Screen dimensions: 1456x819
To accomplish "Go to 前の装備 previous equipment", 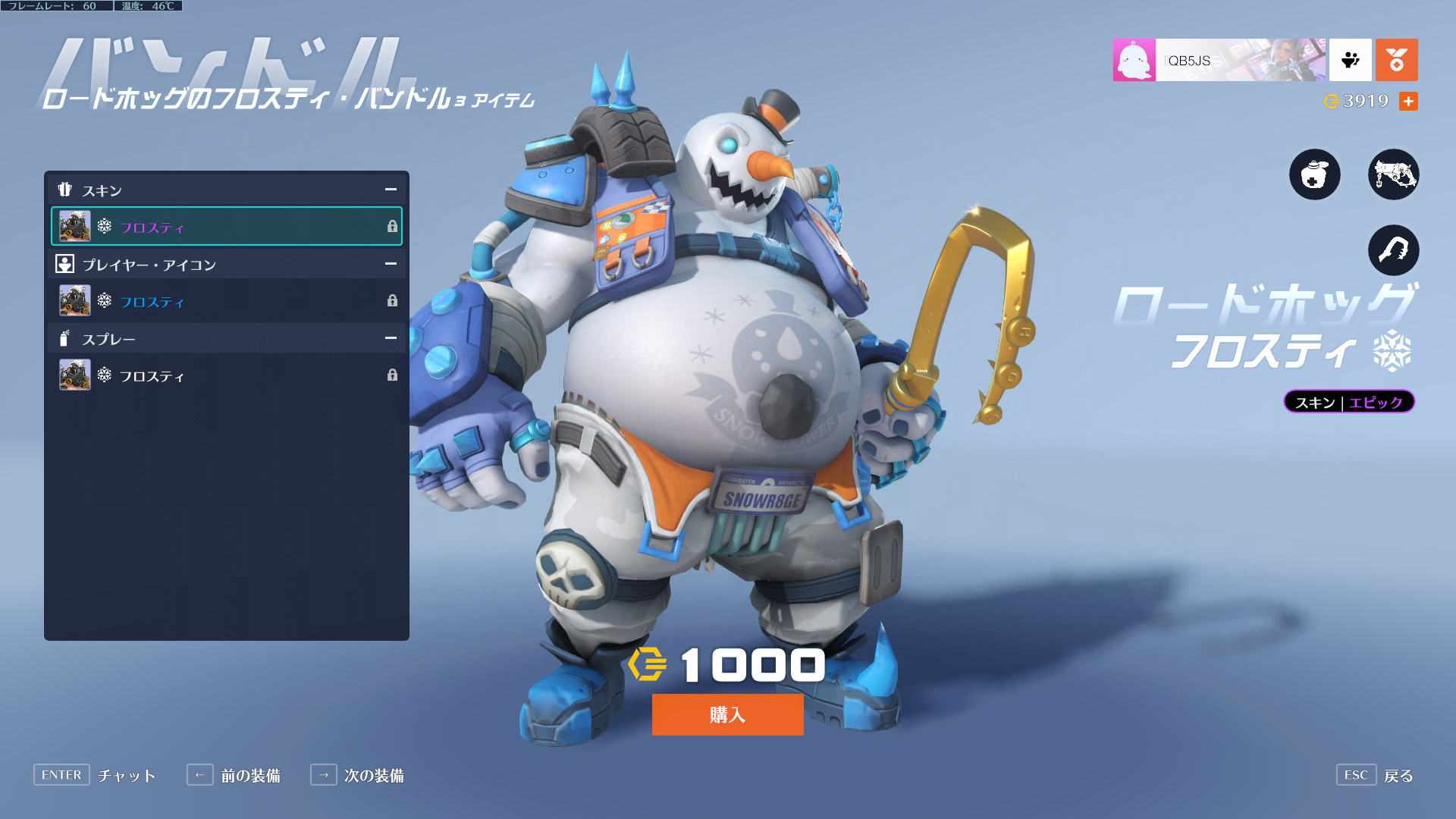I will pos(234,775).
